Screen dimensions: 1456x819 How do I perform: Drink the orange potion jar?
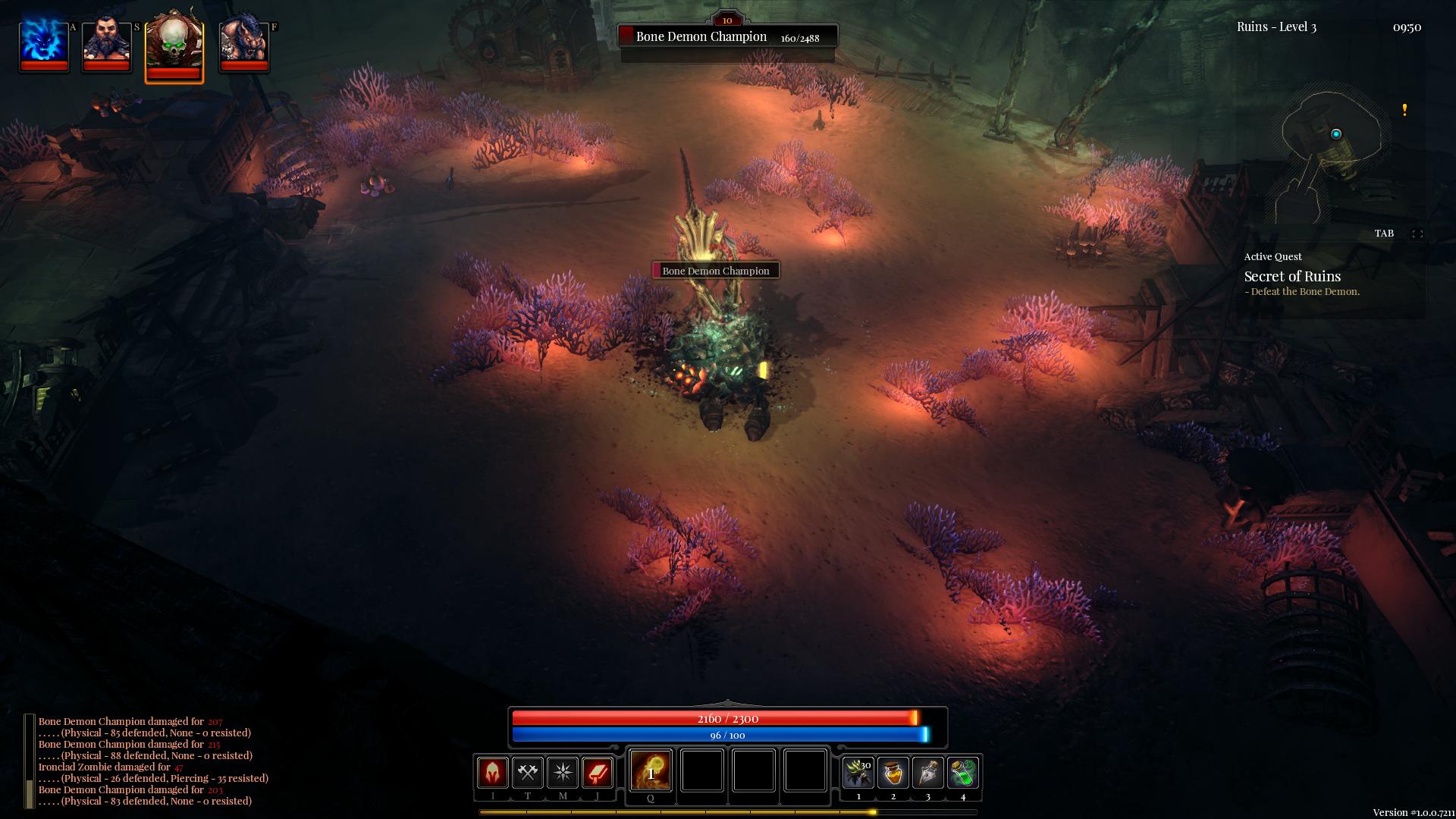point(893,773)
